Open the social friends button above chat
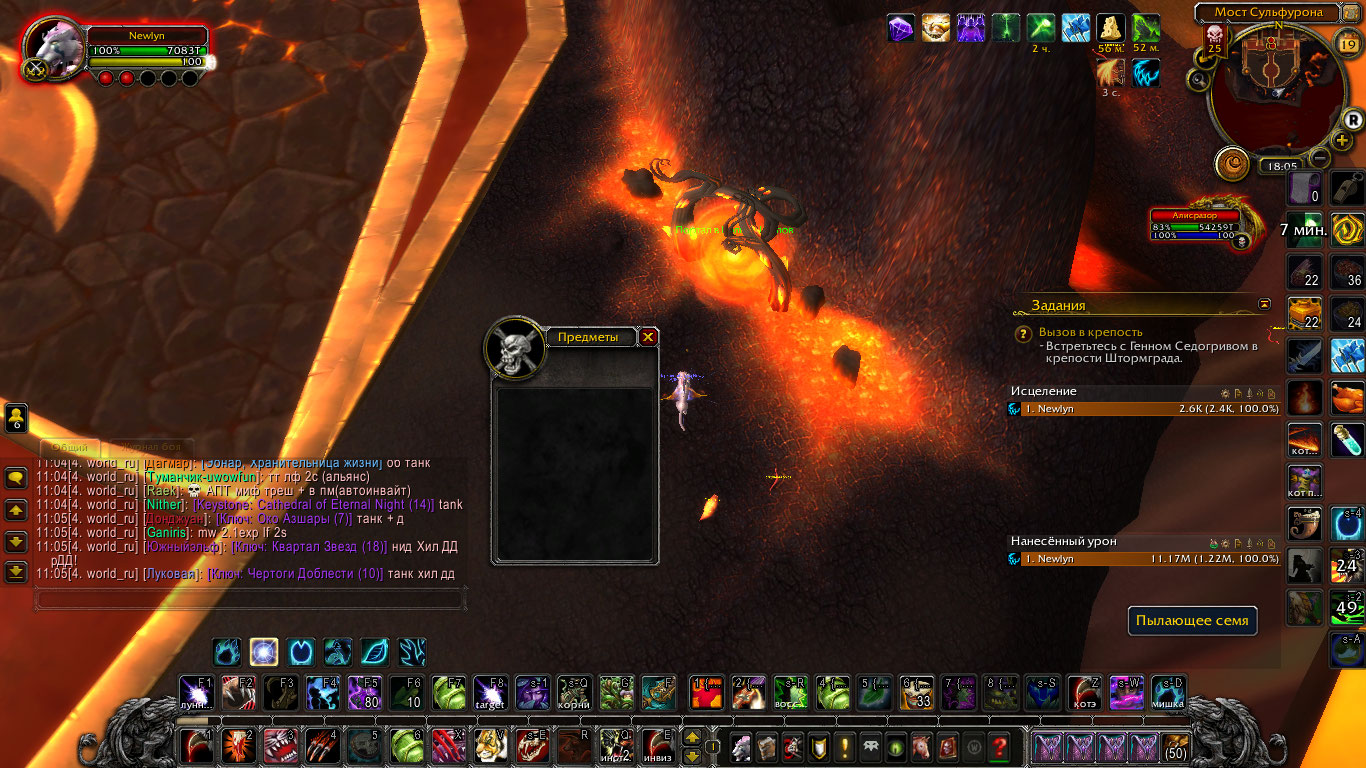The width and height of the screenshot is (1366, 768). pos(16,418)
